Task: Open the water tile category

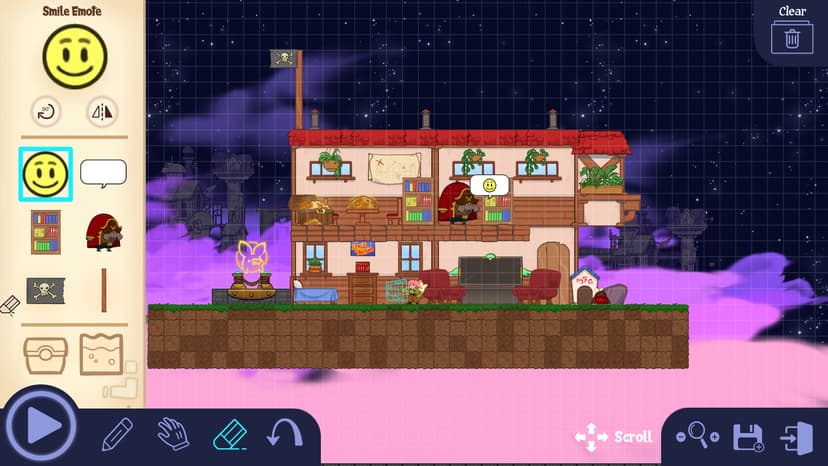Action: coord(101,354)
